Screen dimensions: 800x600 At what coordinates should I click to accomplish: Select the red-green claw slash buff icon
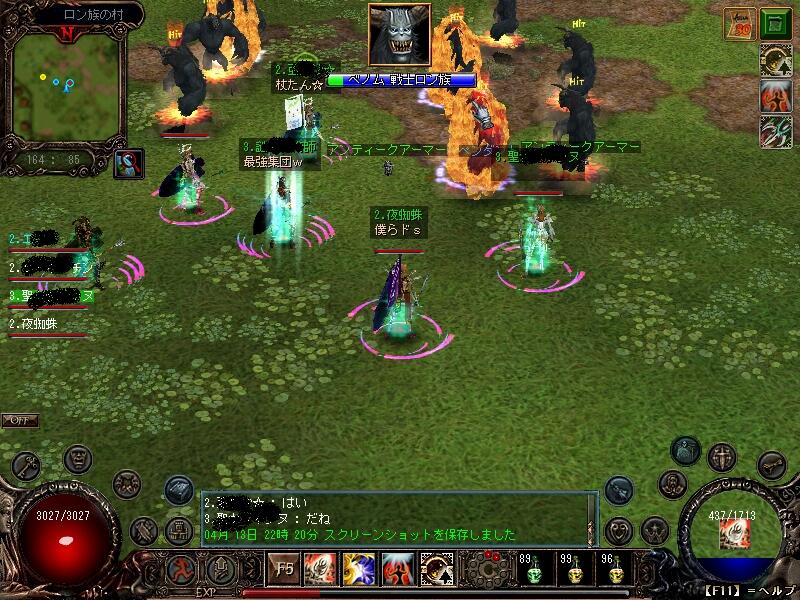click(774, 131)
